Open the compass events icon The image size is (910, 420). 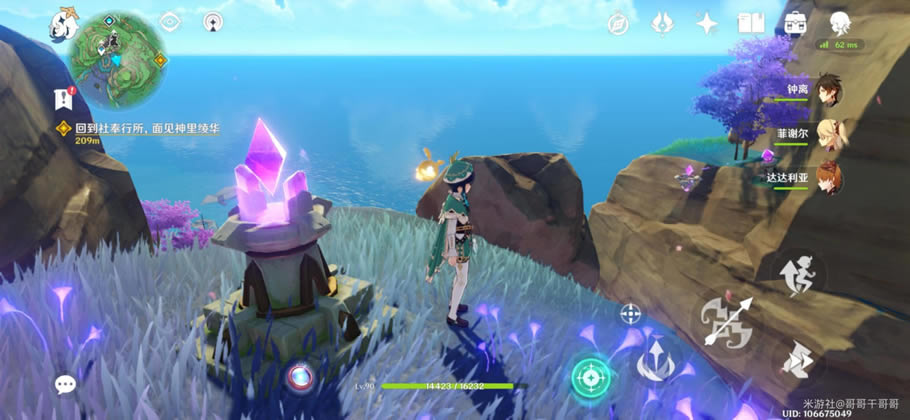619,23
